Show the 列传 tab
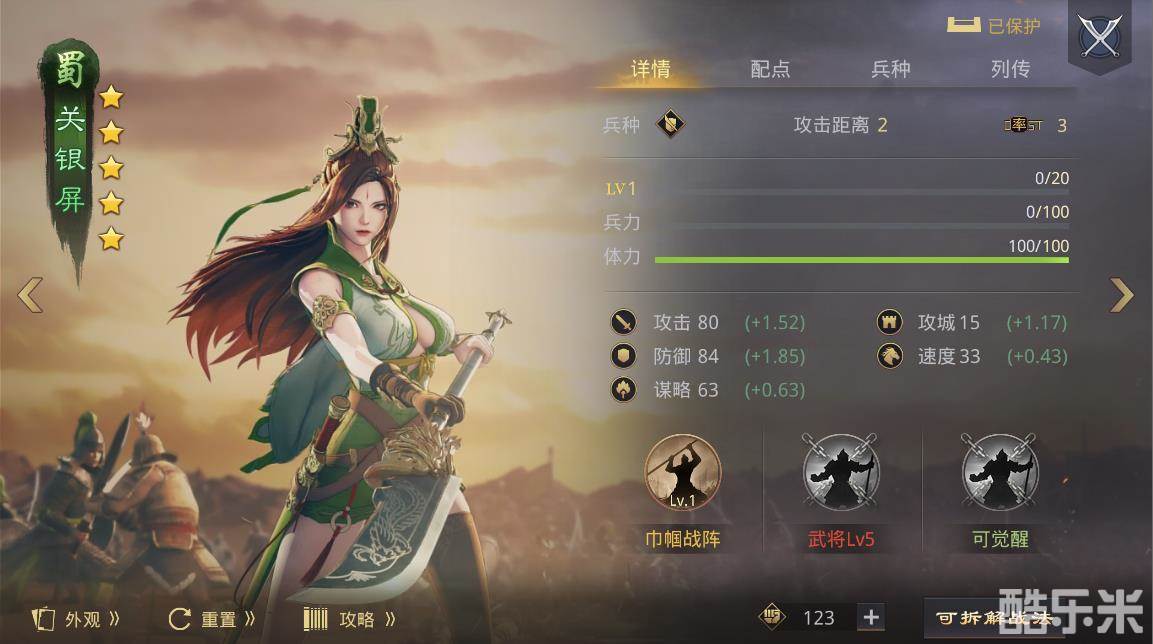1153x644 pixels. point(1010,69)
